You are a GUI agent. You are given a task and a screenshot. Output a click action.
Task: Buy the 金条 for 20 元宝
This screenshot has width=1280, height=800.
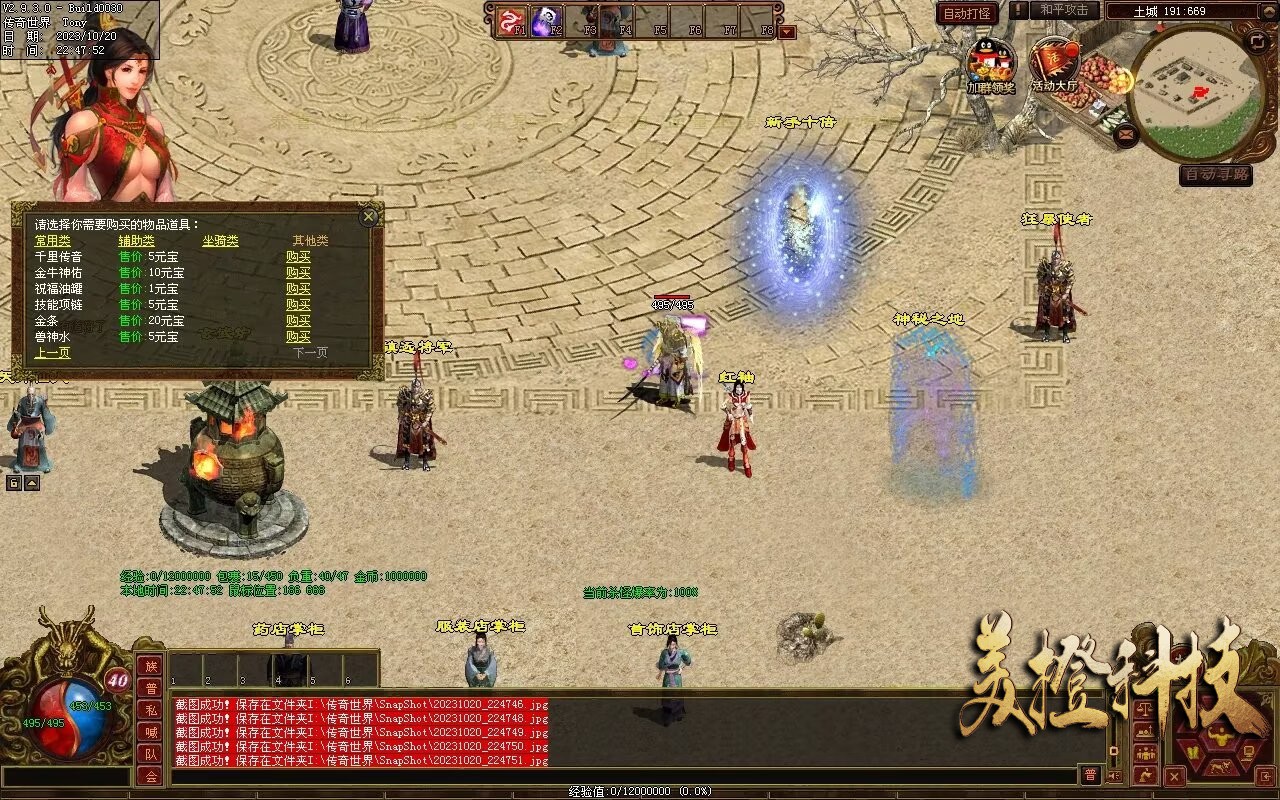click(298, 321)
